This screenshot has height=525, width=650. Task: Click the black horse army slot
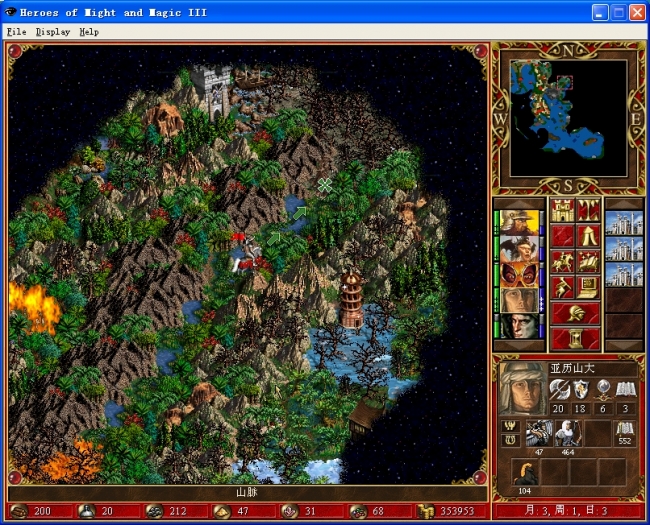coord(525,472)
